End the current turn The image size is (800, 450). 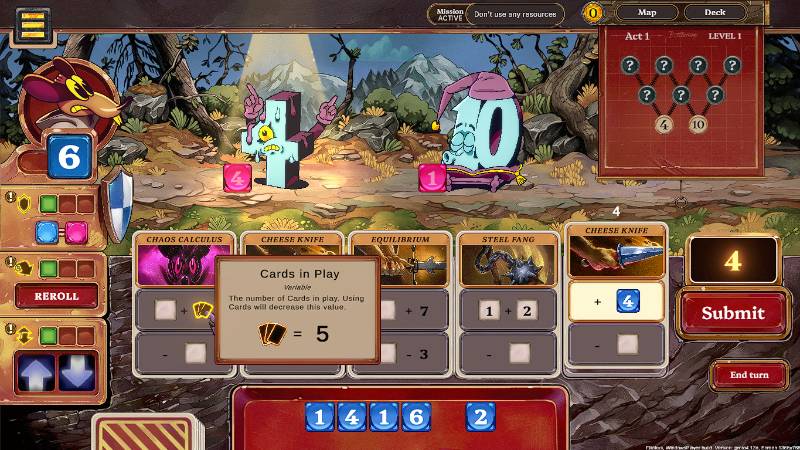749,375
